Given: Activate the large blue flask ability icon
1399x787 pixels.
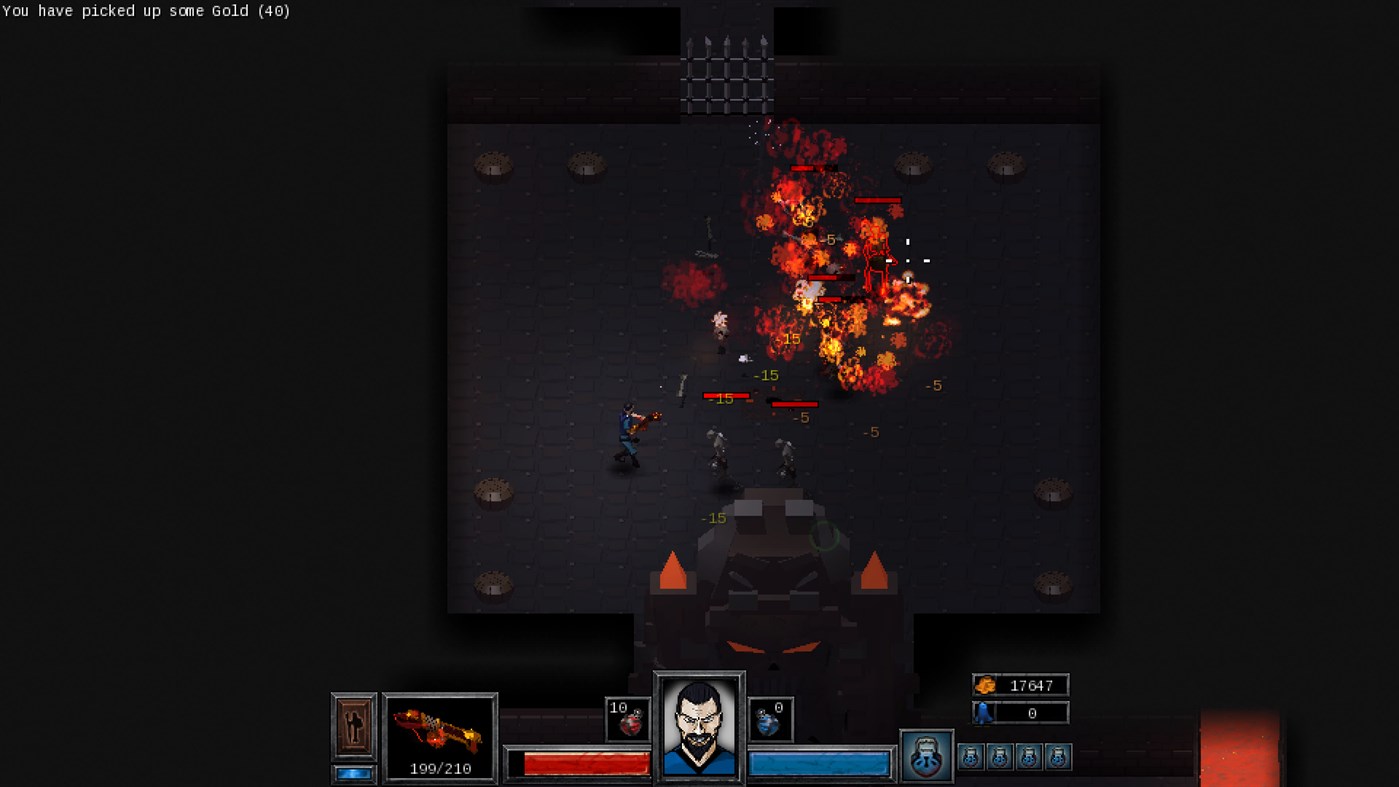Looking at the screenshot, I should [926, 757].
